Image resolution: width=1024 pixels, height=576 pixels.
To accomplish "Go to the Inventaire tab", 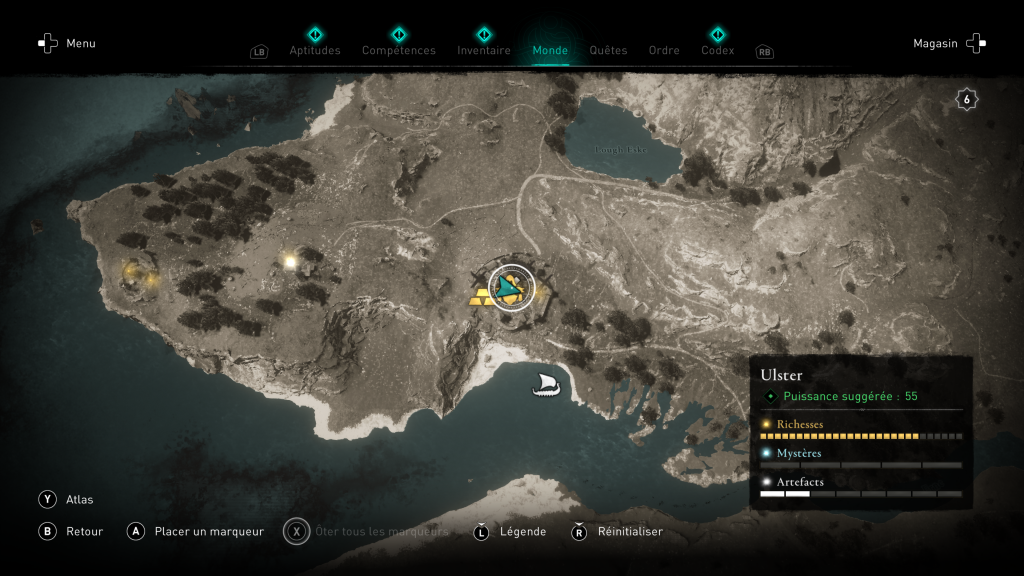I will tap(484, 50).
